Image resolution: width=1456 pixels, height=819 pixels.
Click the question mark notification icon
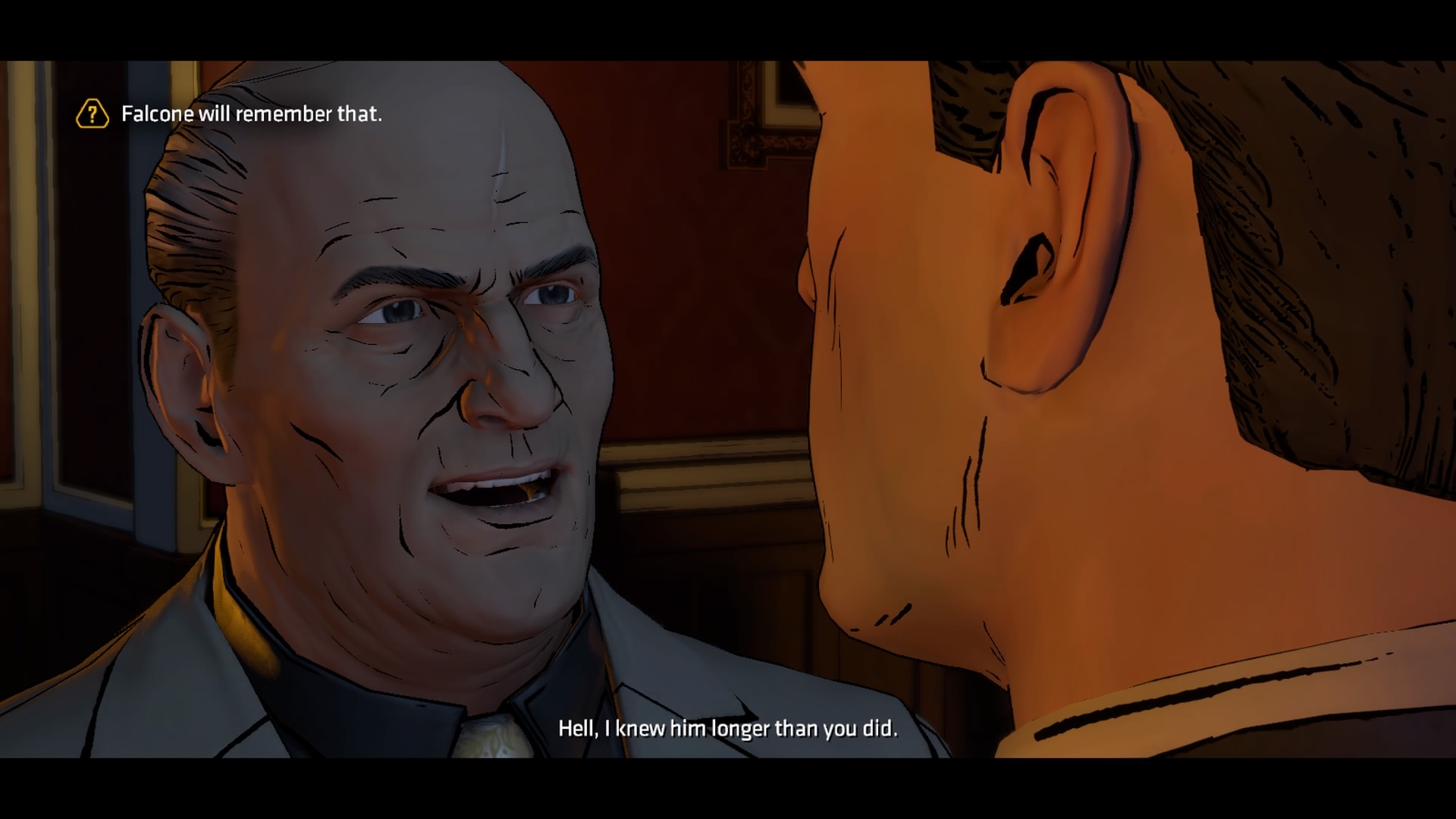click(91, 114)
